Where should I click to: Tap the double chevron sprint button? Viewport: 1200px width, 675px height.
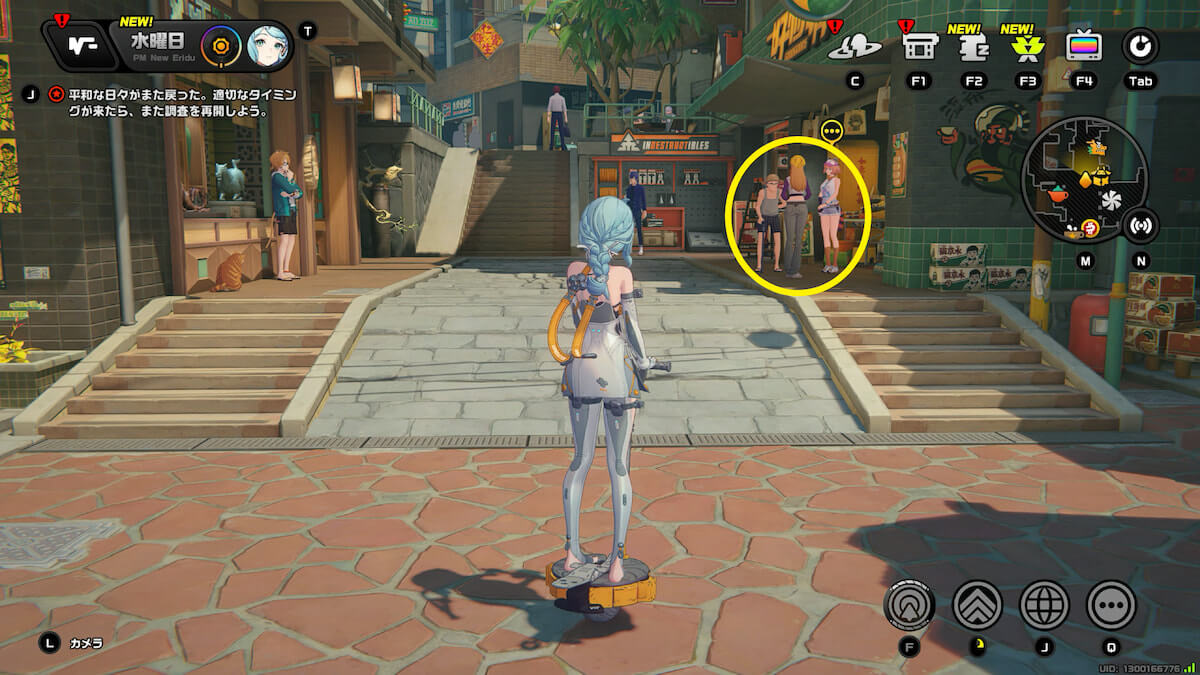coord(977,604)
